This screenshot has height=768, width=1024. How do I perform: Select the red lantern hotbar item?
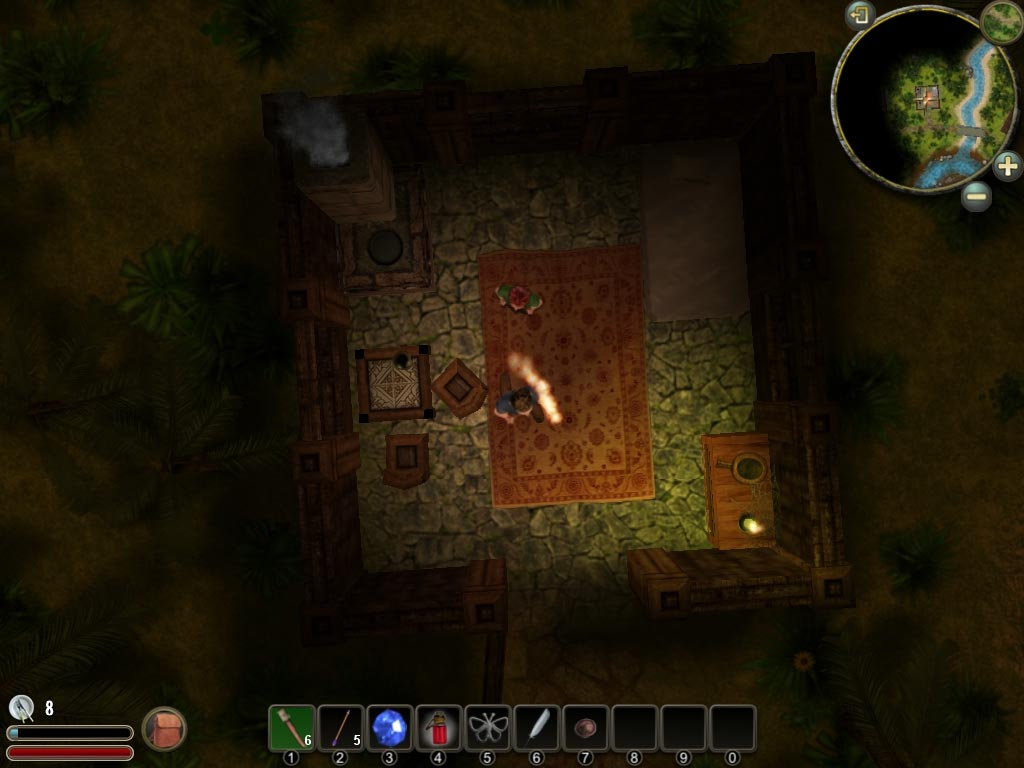click(x=438, y=727)
